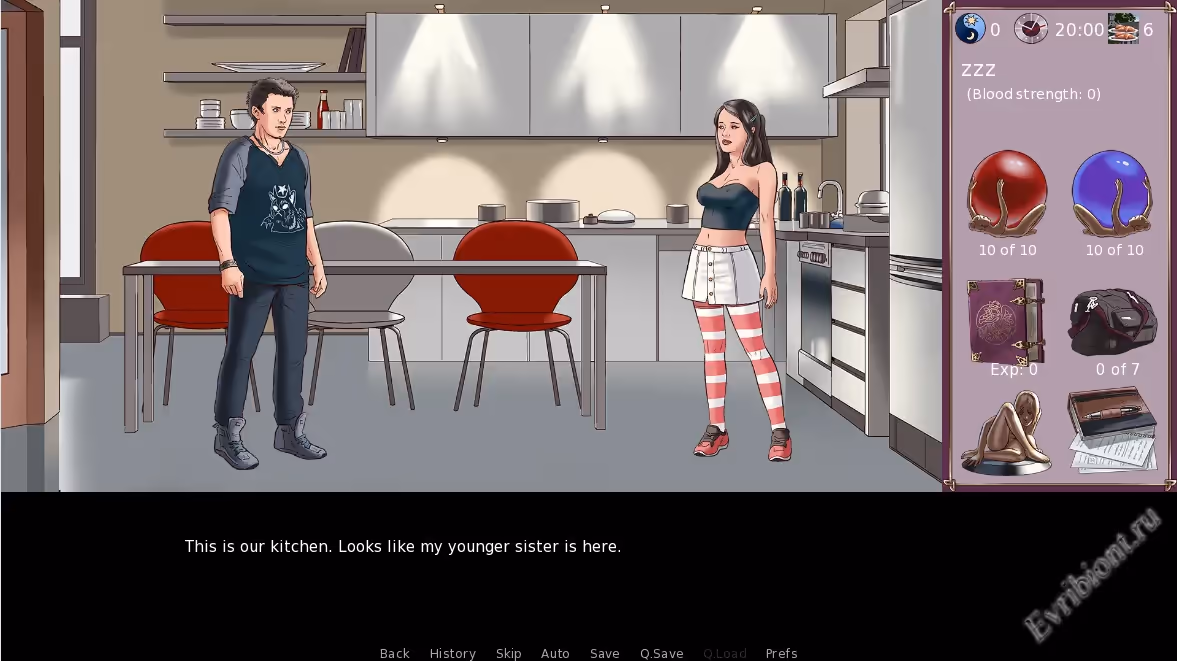Activate Skip mode

(508, 653)
